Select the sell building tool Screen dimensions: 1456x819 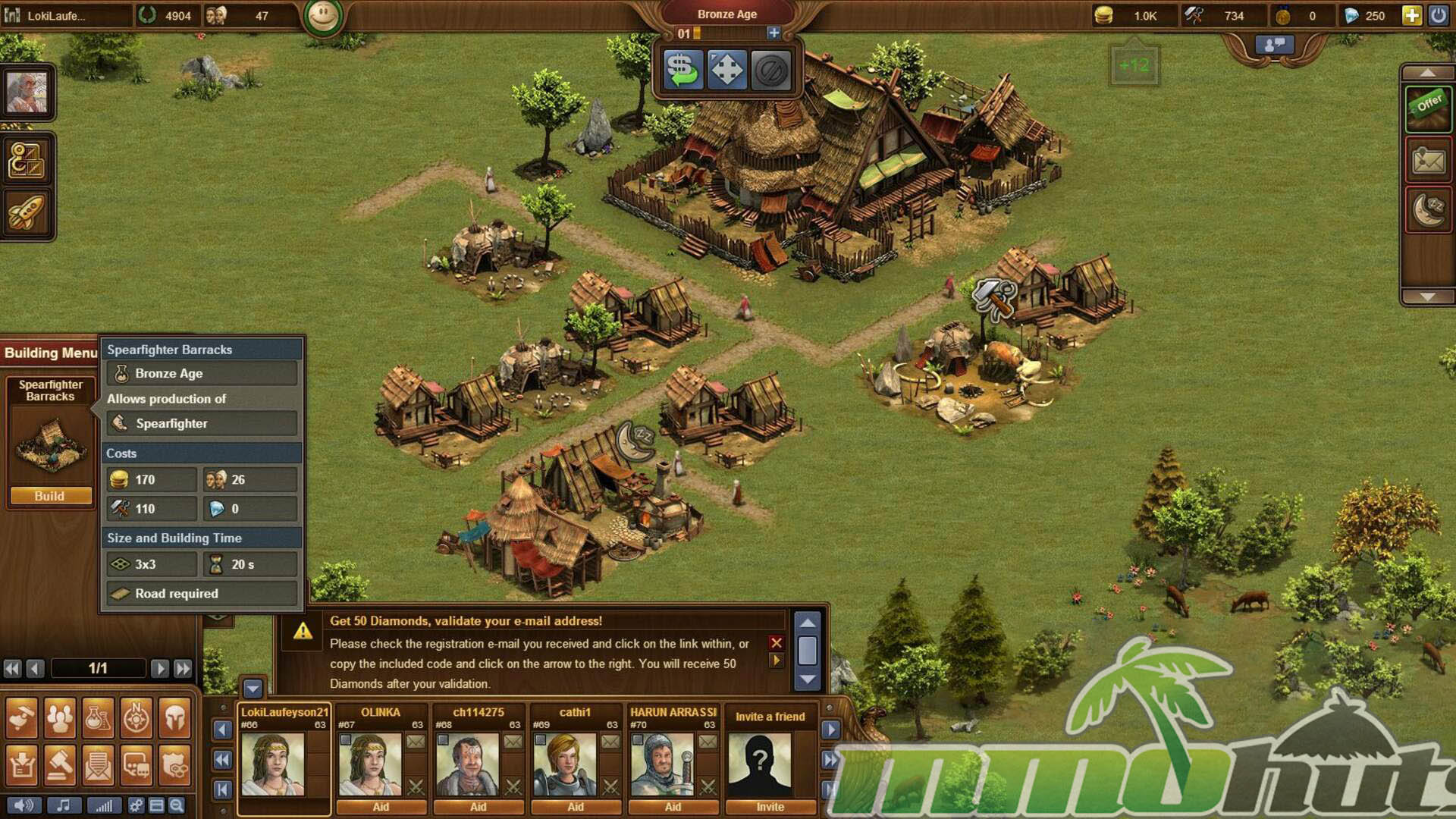coord(683,71)
